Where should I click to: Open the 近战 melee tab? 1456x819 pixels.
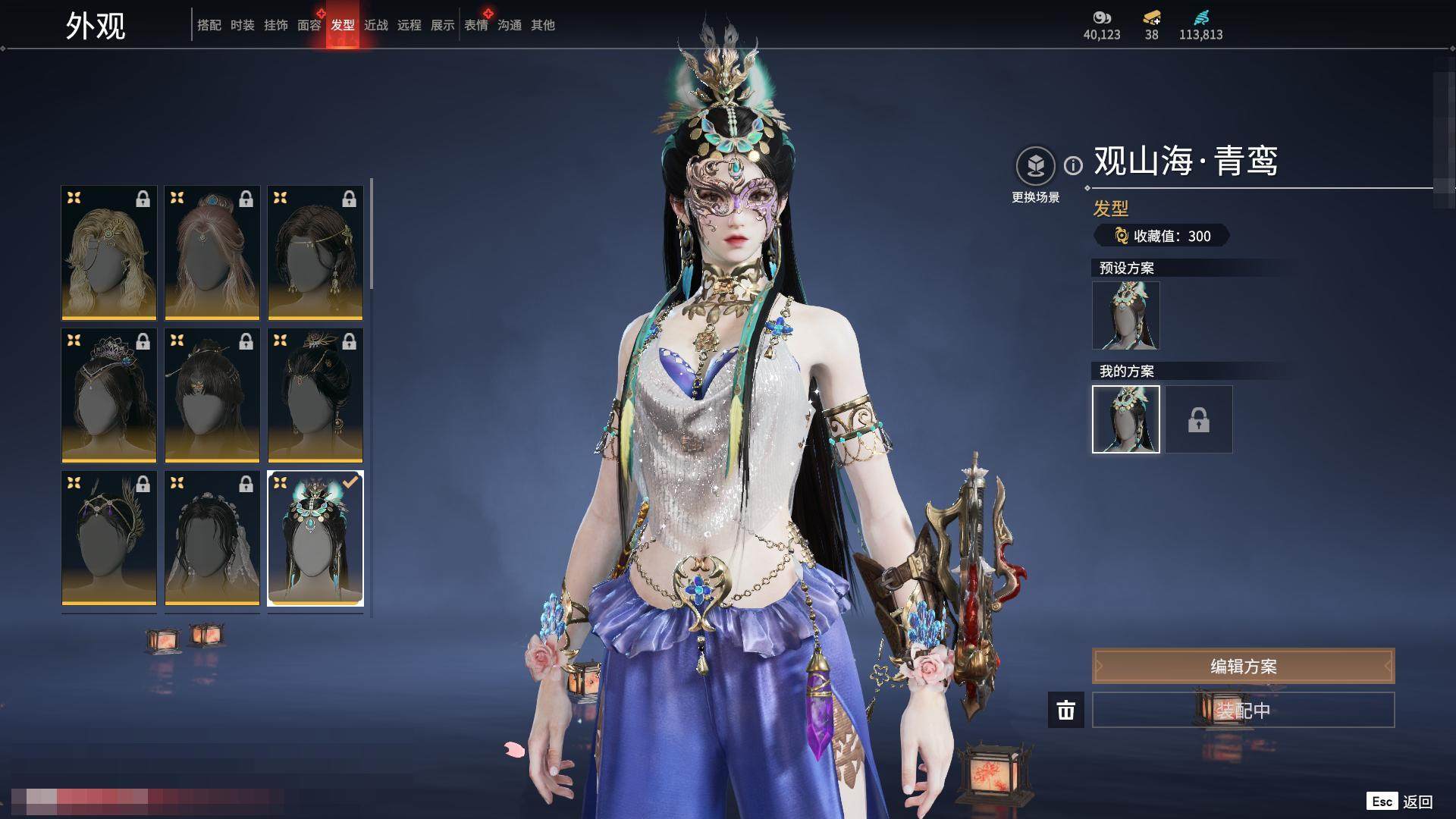click(375, 25)
